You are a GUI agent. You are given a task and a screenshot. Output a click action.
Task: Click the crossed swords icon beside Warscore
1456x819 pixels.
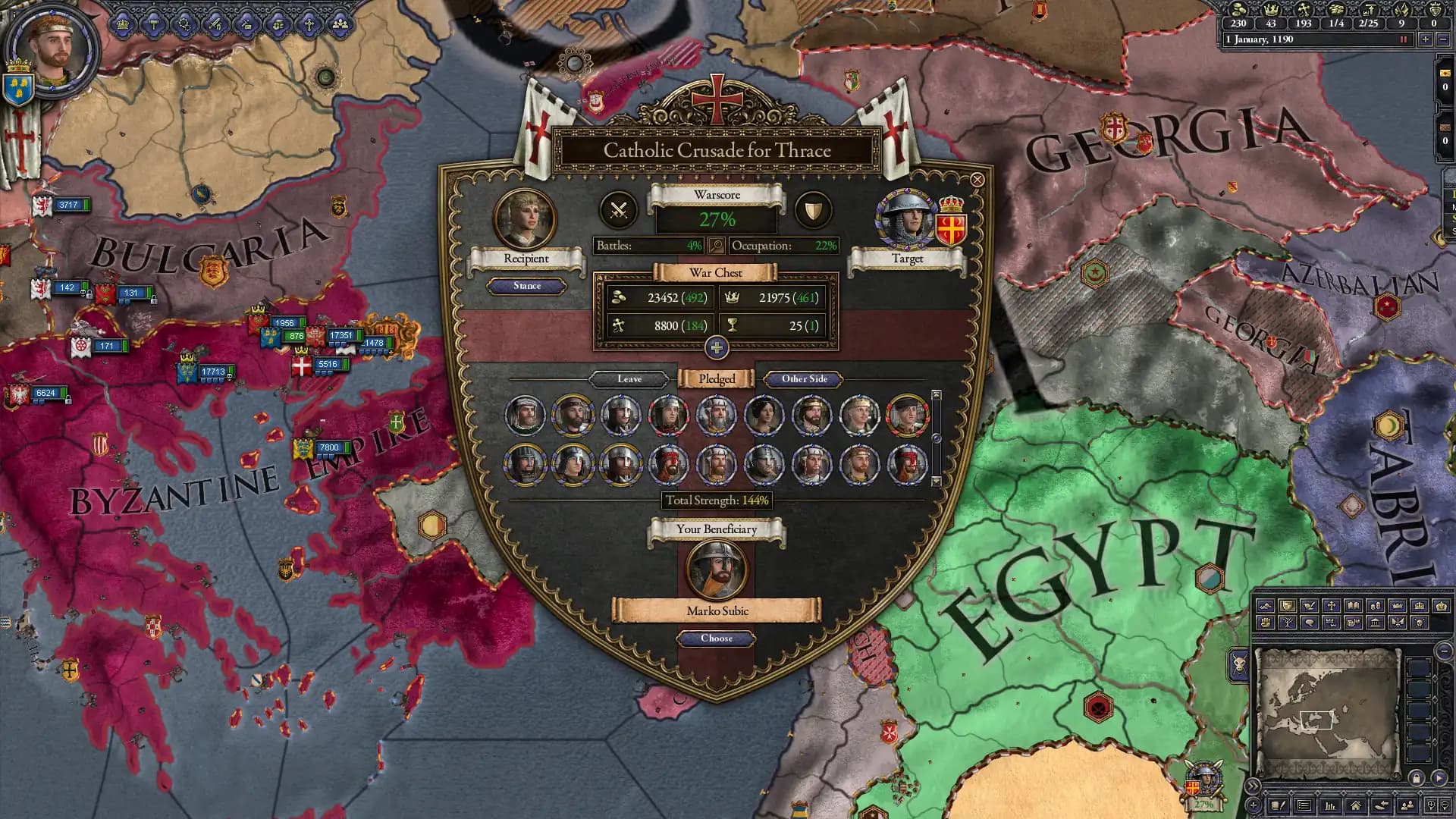[x=618, y=210]
